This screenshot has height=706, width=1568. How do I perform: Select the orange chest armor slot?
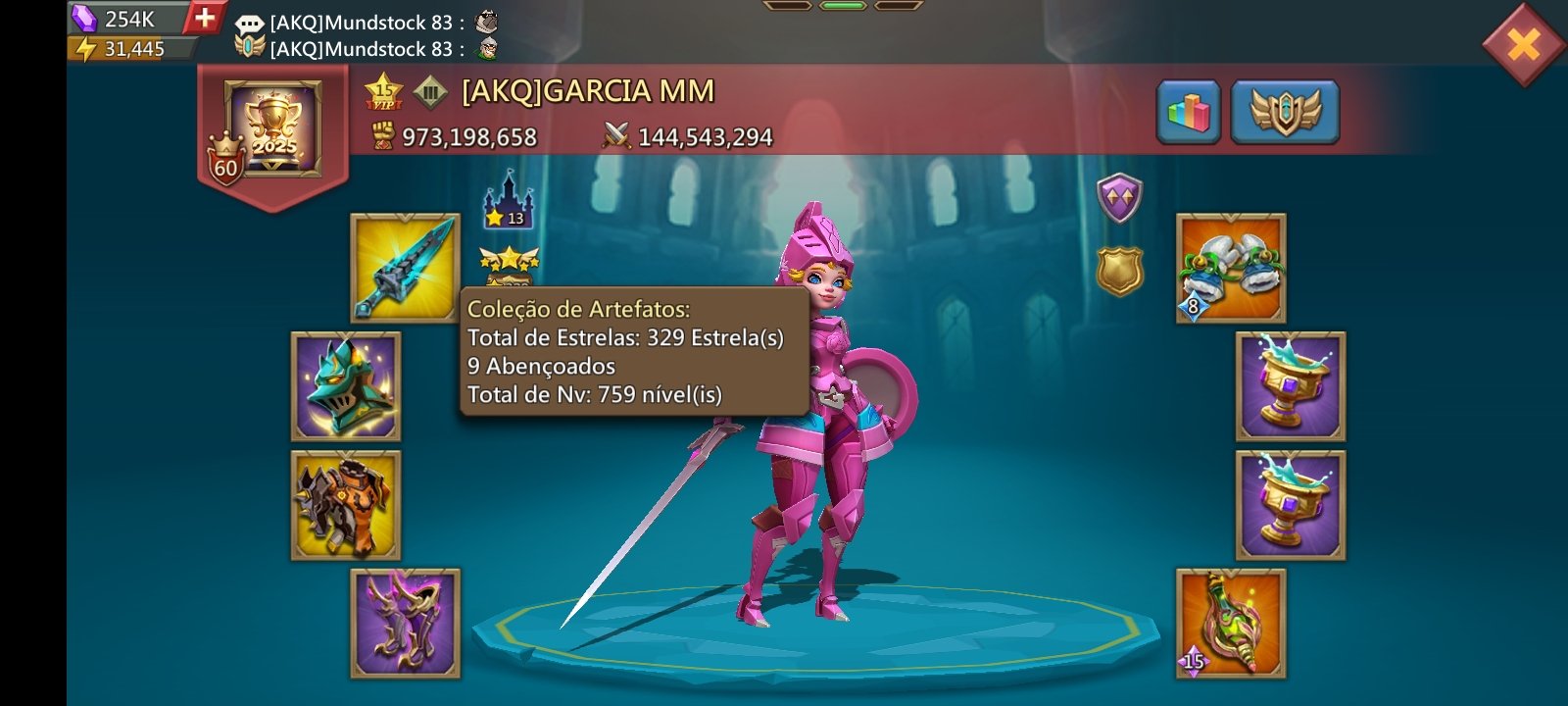tap(346, 505)
